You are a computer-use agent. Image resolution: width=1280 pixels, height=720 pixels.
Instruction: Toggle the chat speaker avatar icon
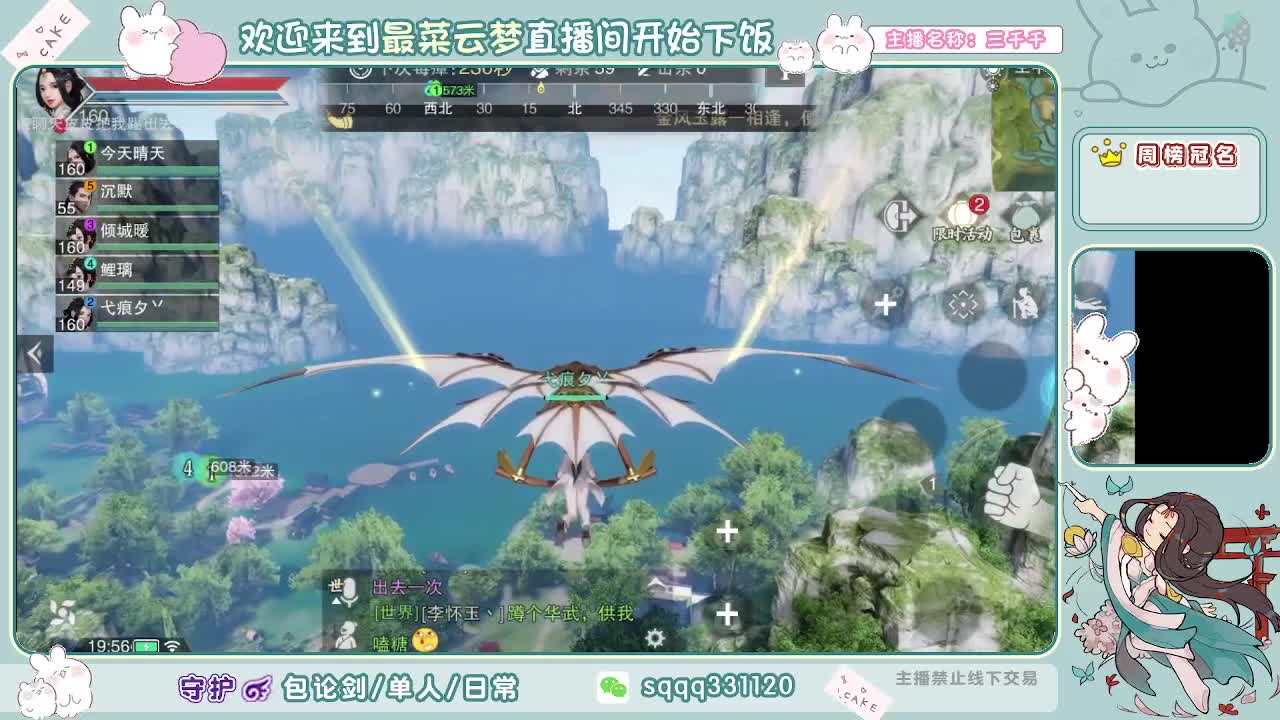point(348,637)
